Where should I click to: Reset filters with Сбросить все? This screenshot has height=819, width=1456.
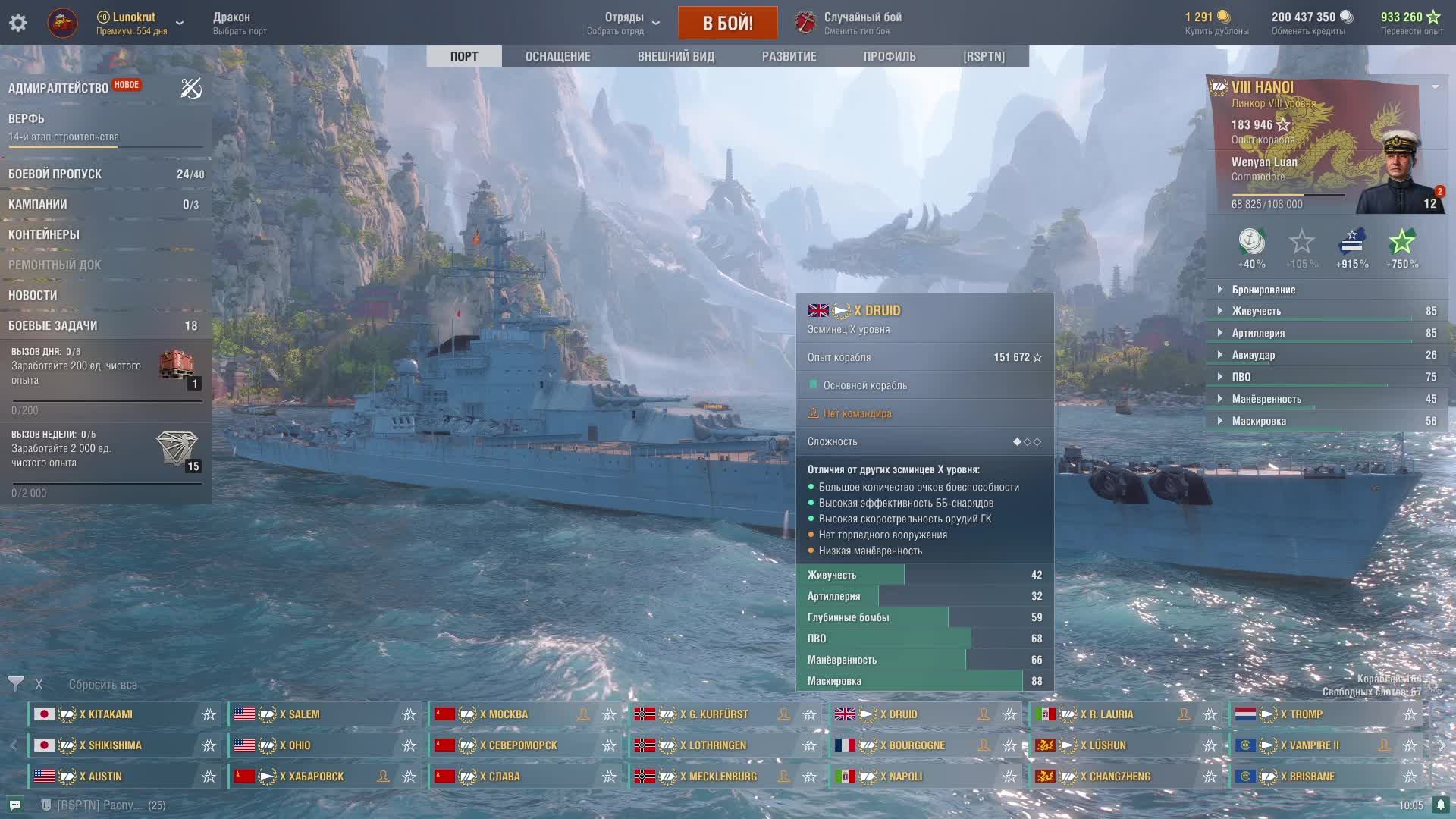(103, 685)
